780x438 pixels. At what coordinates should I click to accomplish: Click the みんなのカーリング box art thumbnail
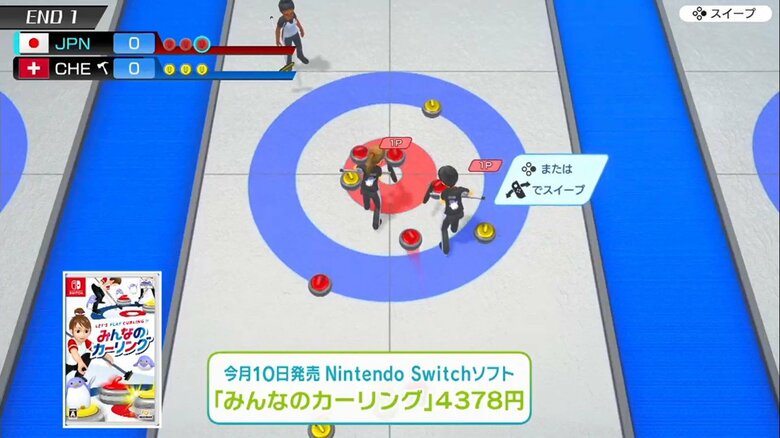pyautogui.click(x=110, y=349)
